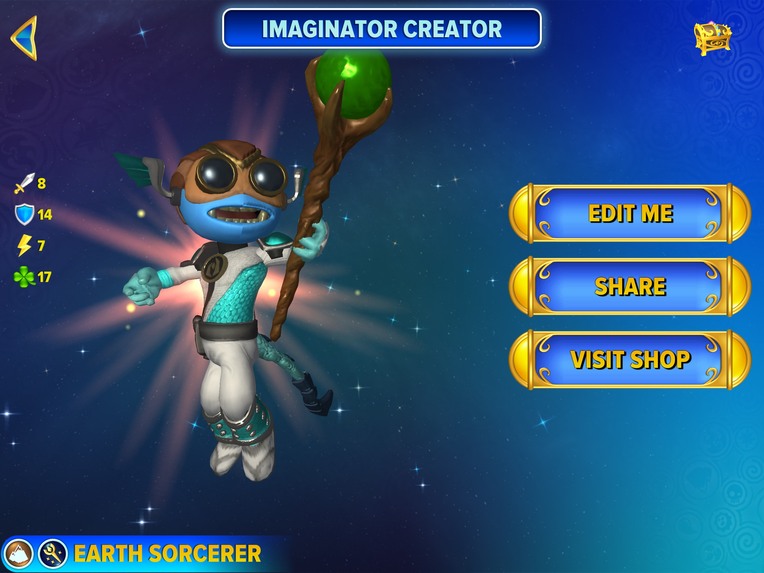Share this Imaginator character
This screenshot has height=573, width=764.
630,286
